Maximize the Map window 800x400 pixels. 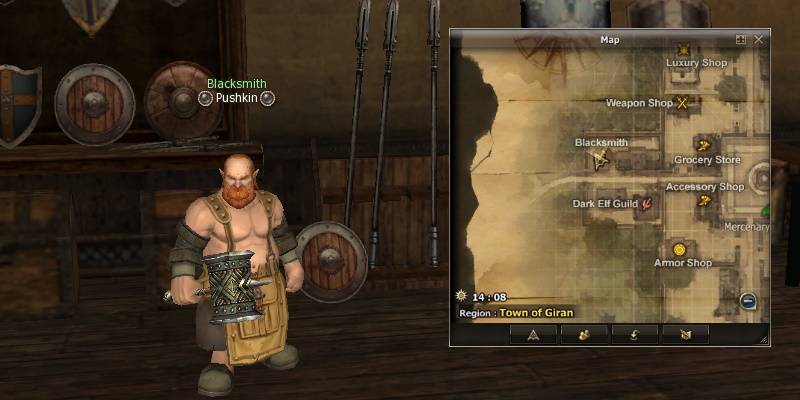coord(741,40)
